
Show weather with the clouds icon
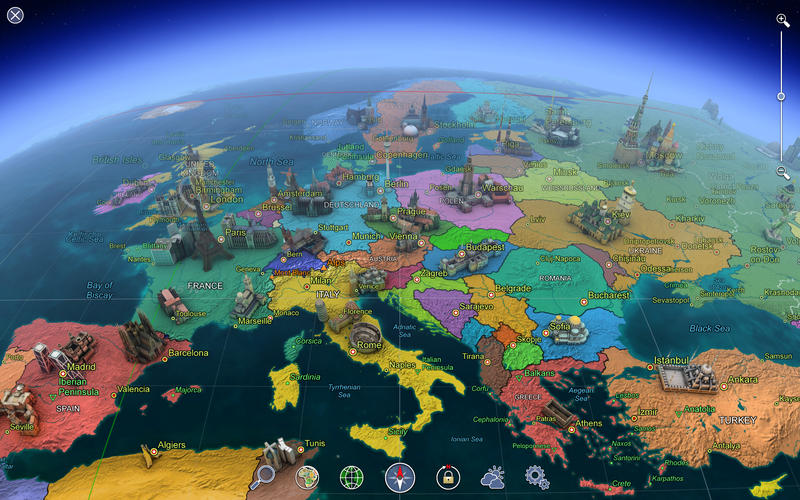click(x=493, y=478)
